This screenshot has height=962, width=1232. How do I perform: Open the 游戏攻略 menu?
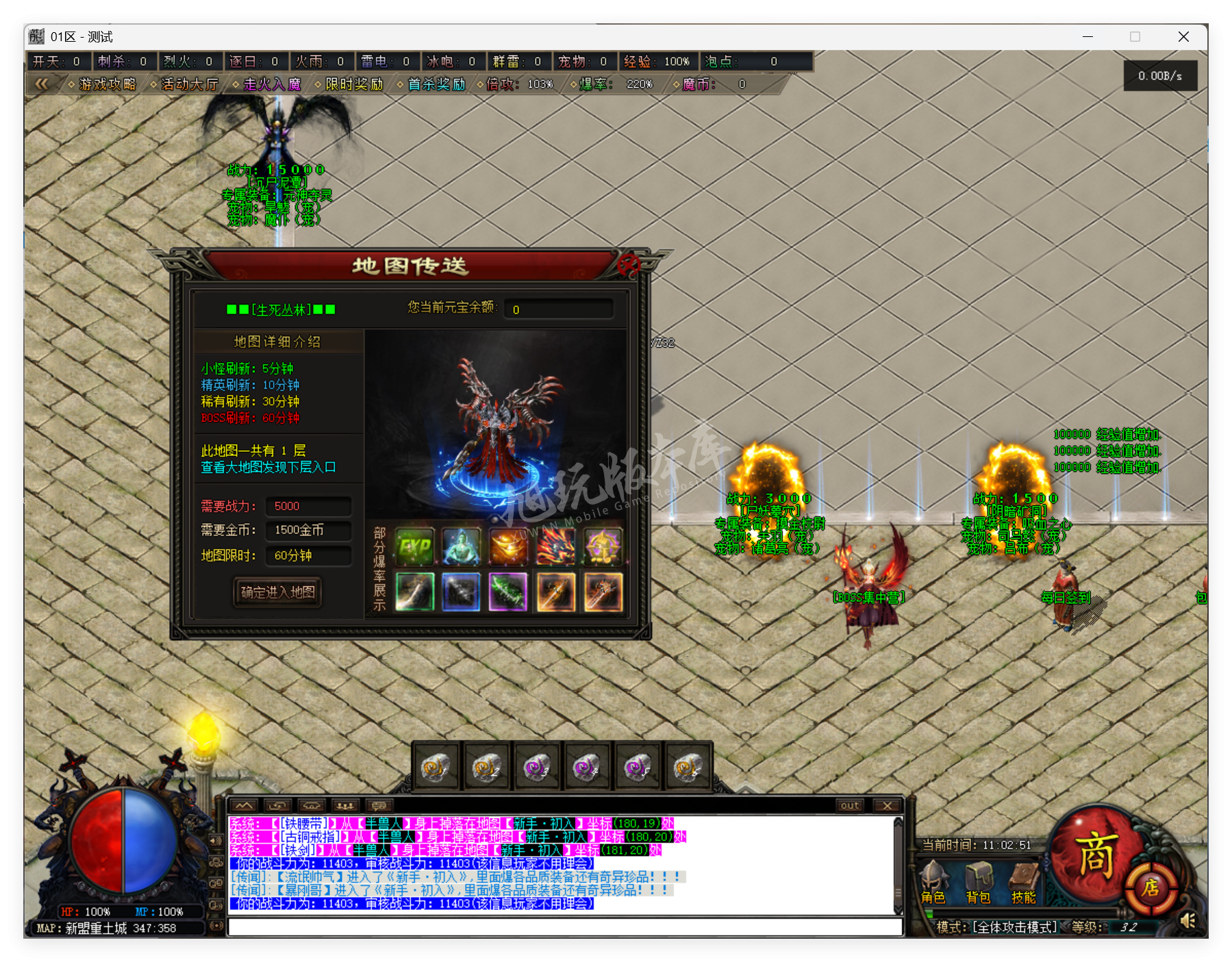[x=106, y=84]
